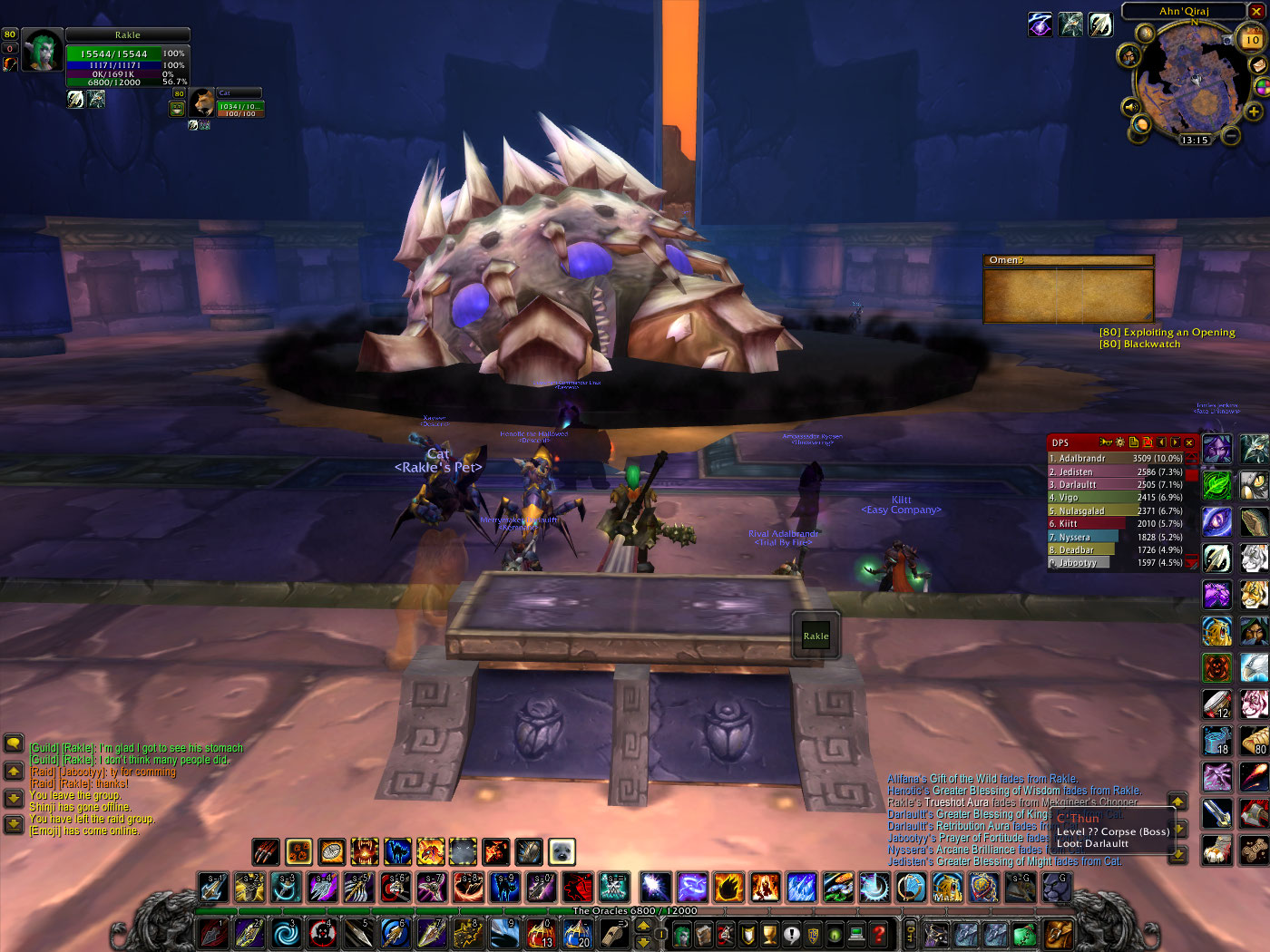Zoom out the minimap with minus button

pyautogui.click(x=1231, y=136)
